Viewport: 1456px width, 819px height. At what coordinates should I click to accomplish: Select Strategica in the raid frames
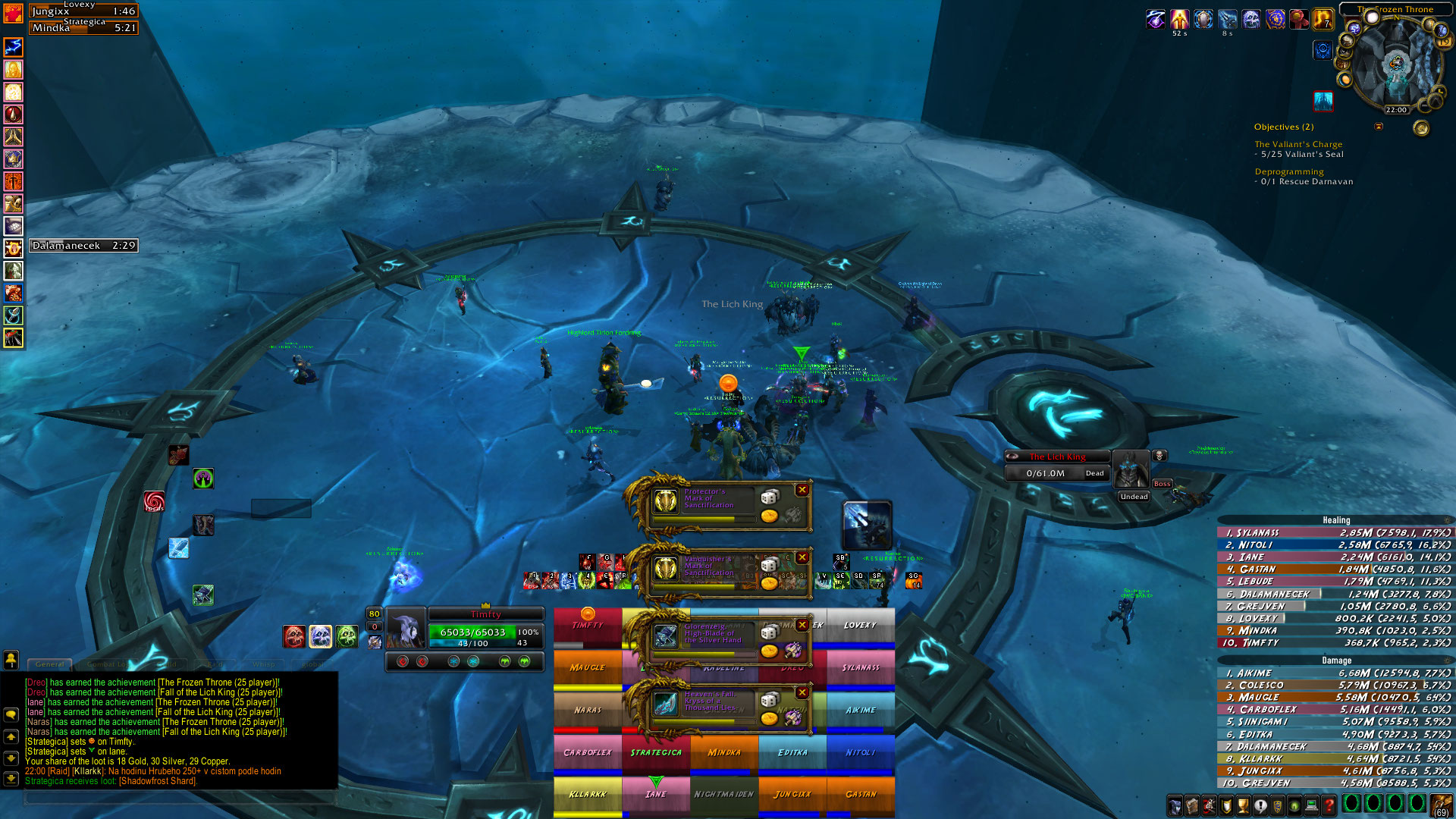pos(656,753)
